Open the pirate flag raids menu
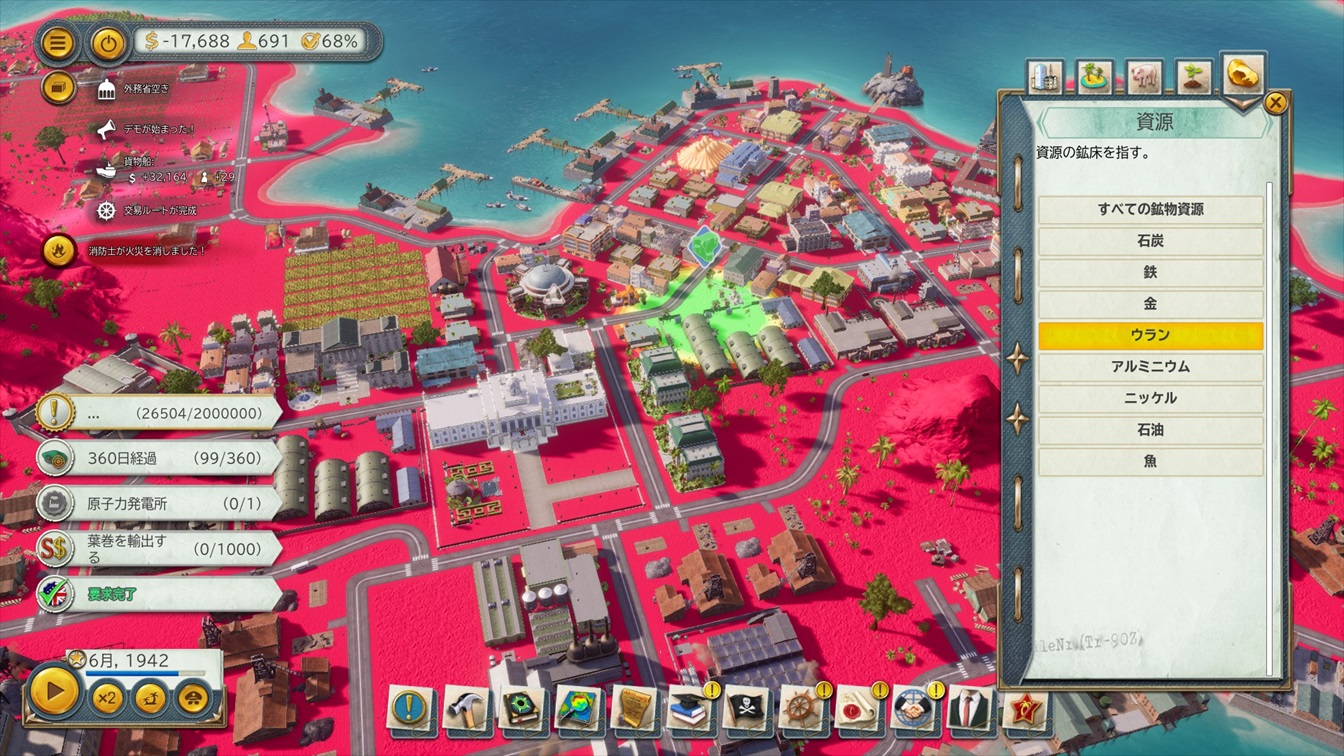 746,708
